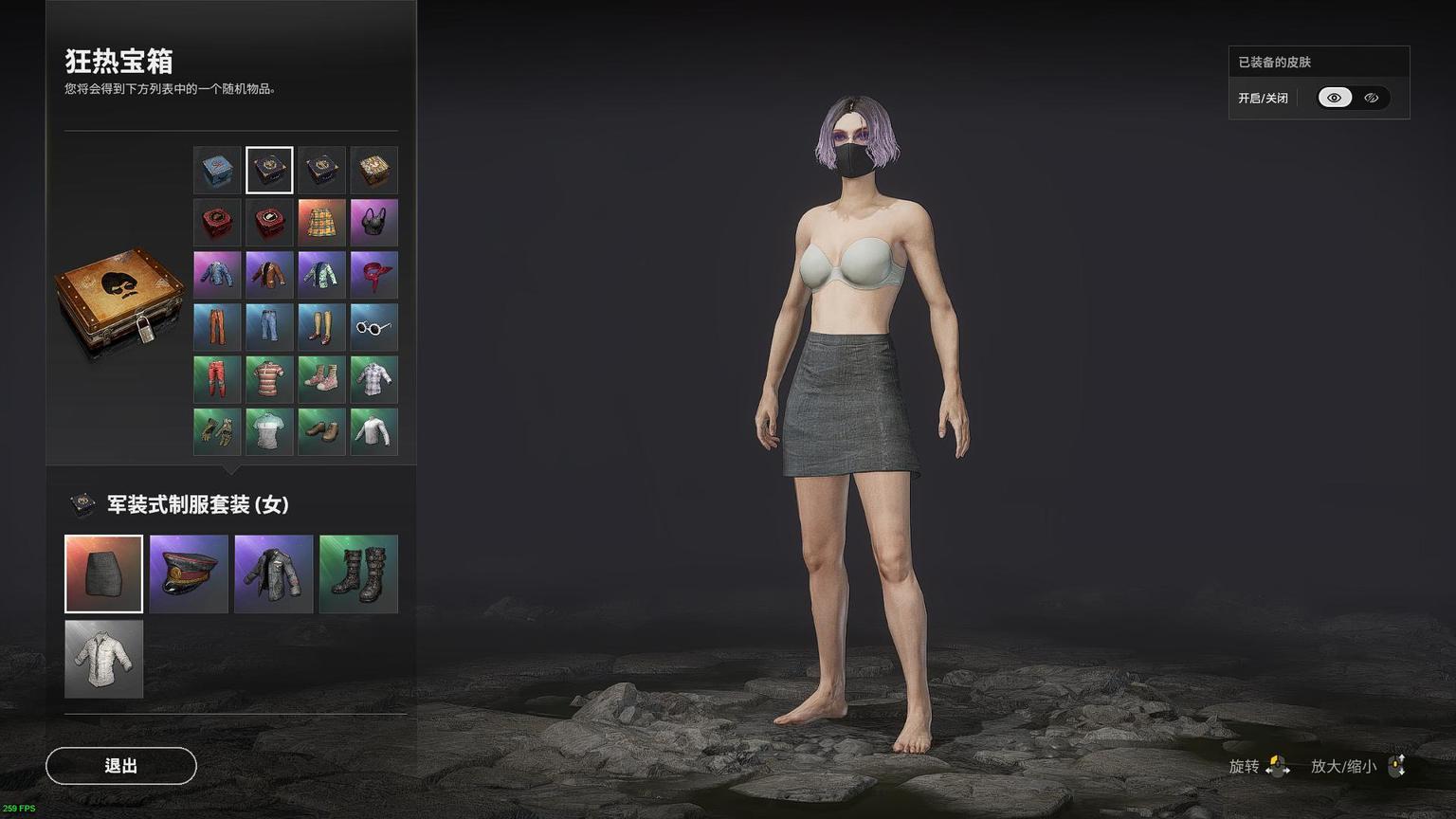Select the black buckled boots
The image size is (1456, 819).
point(358,573)
